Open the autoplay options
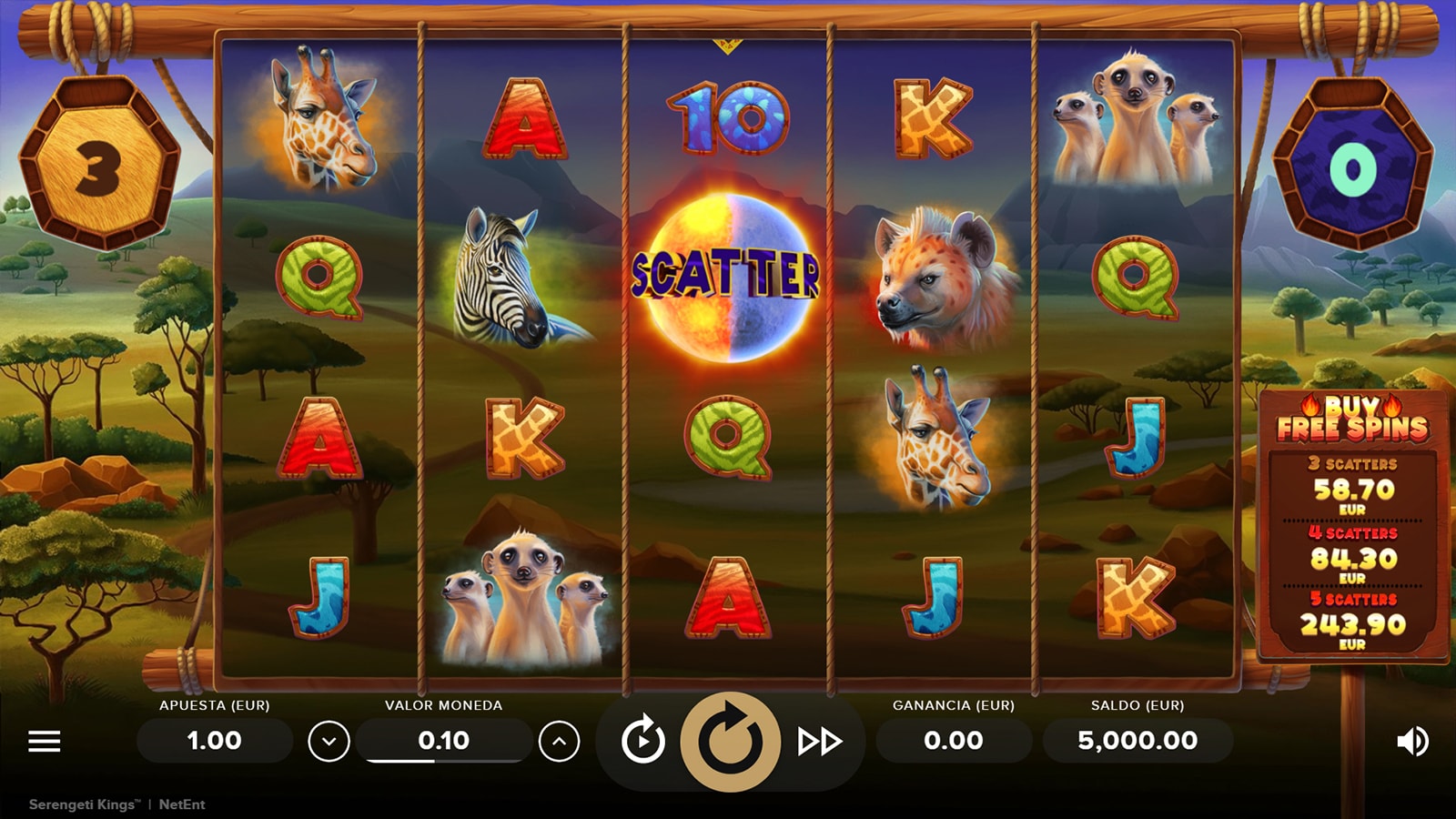1456x819 pixels. point(642,742)
